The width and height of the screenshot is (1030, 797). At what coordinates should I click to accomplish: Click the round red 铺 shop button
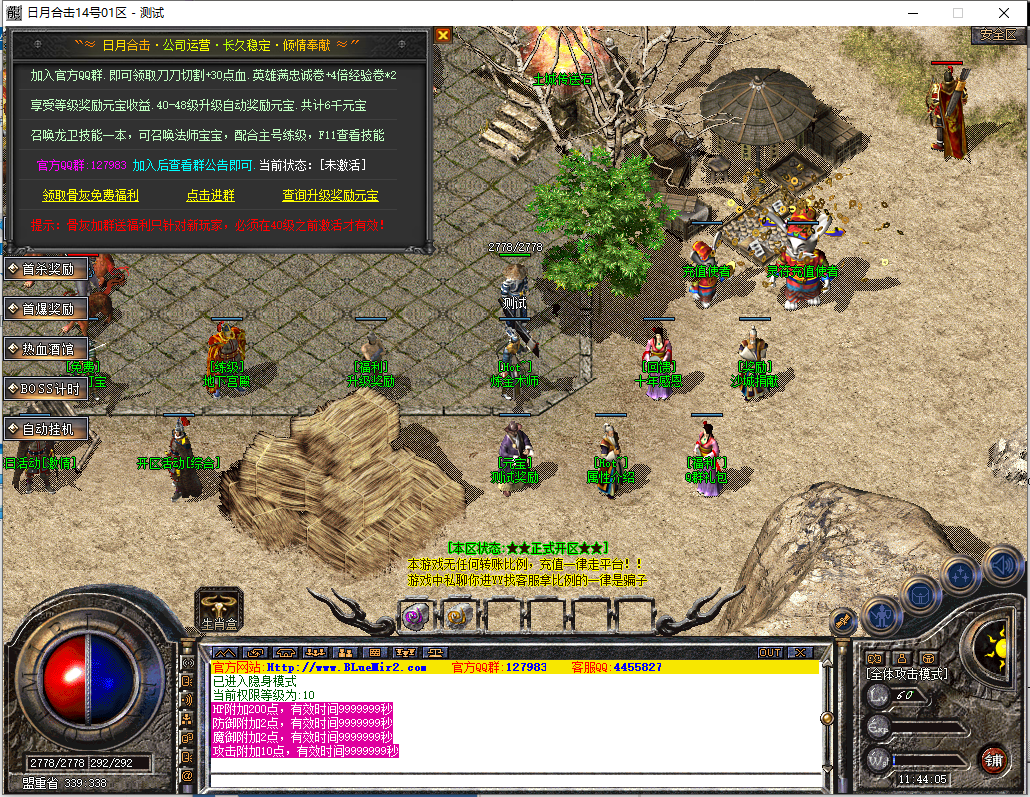(993, 758)
